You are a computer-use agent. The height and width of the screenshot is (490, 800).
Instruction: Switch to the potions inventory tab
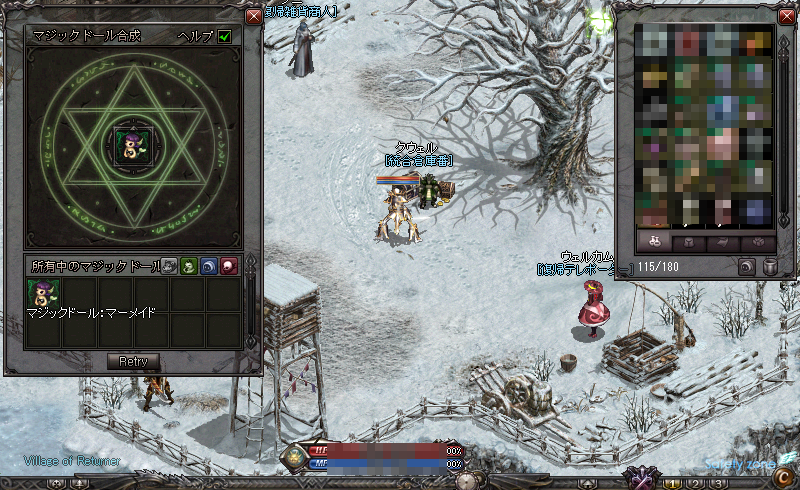click(x=653, y=243)
